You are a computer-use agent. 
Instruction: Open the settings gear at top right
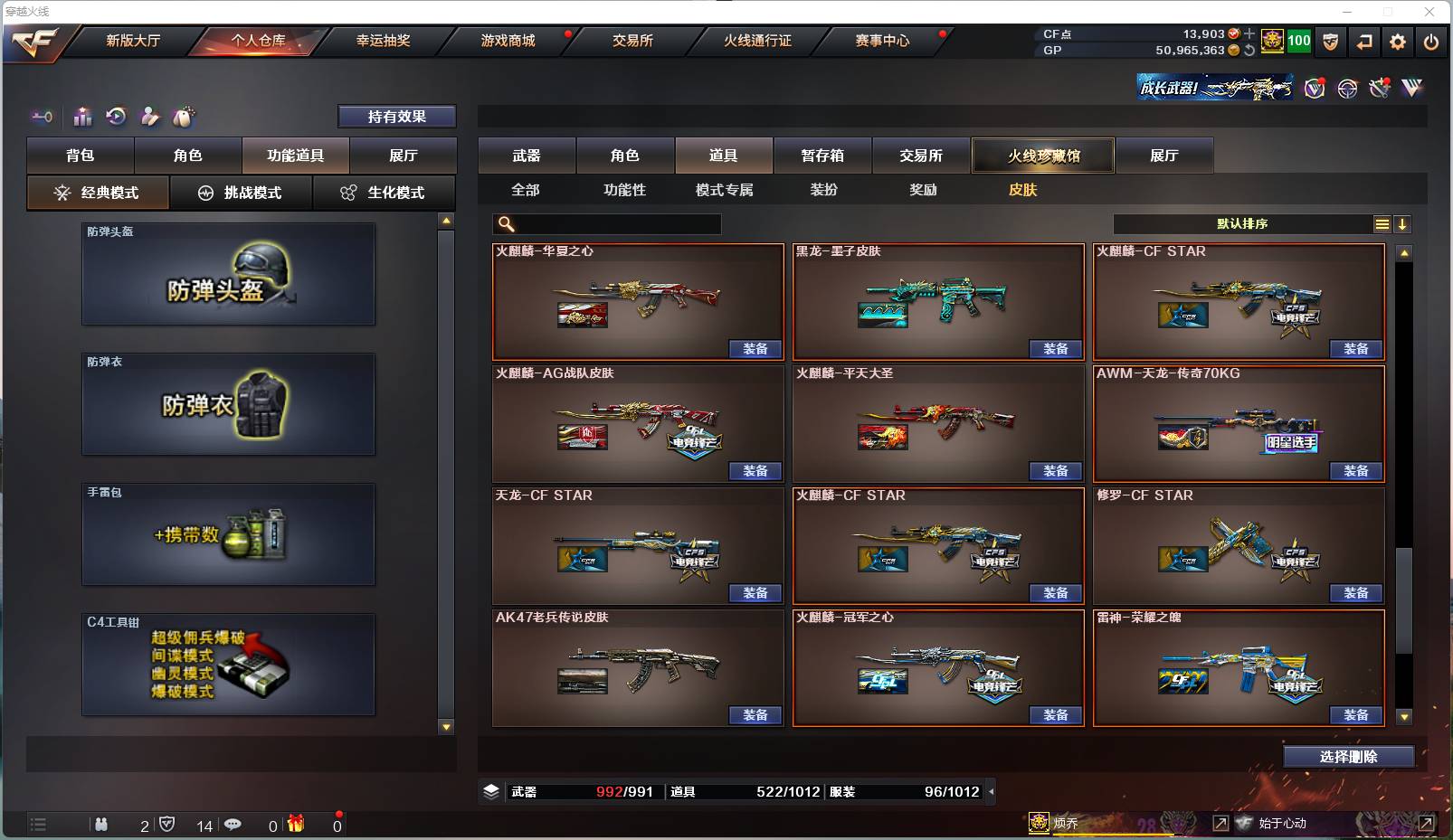[x=1398, y=42]
